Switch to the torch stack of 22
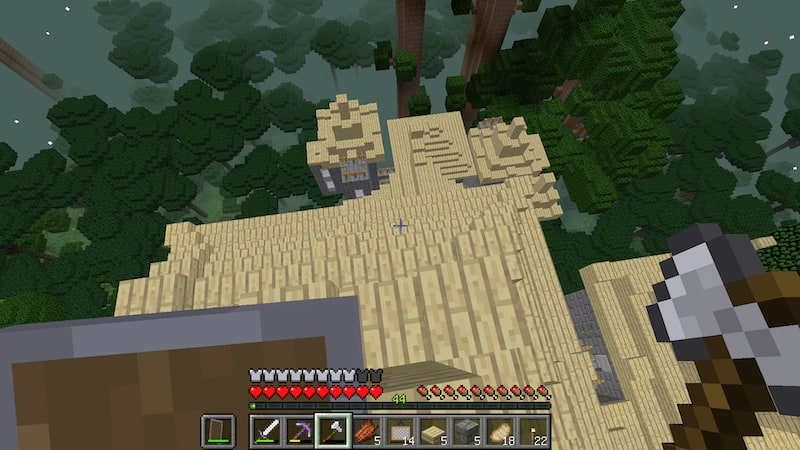 532,431
